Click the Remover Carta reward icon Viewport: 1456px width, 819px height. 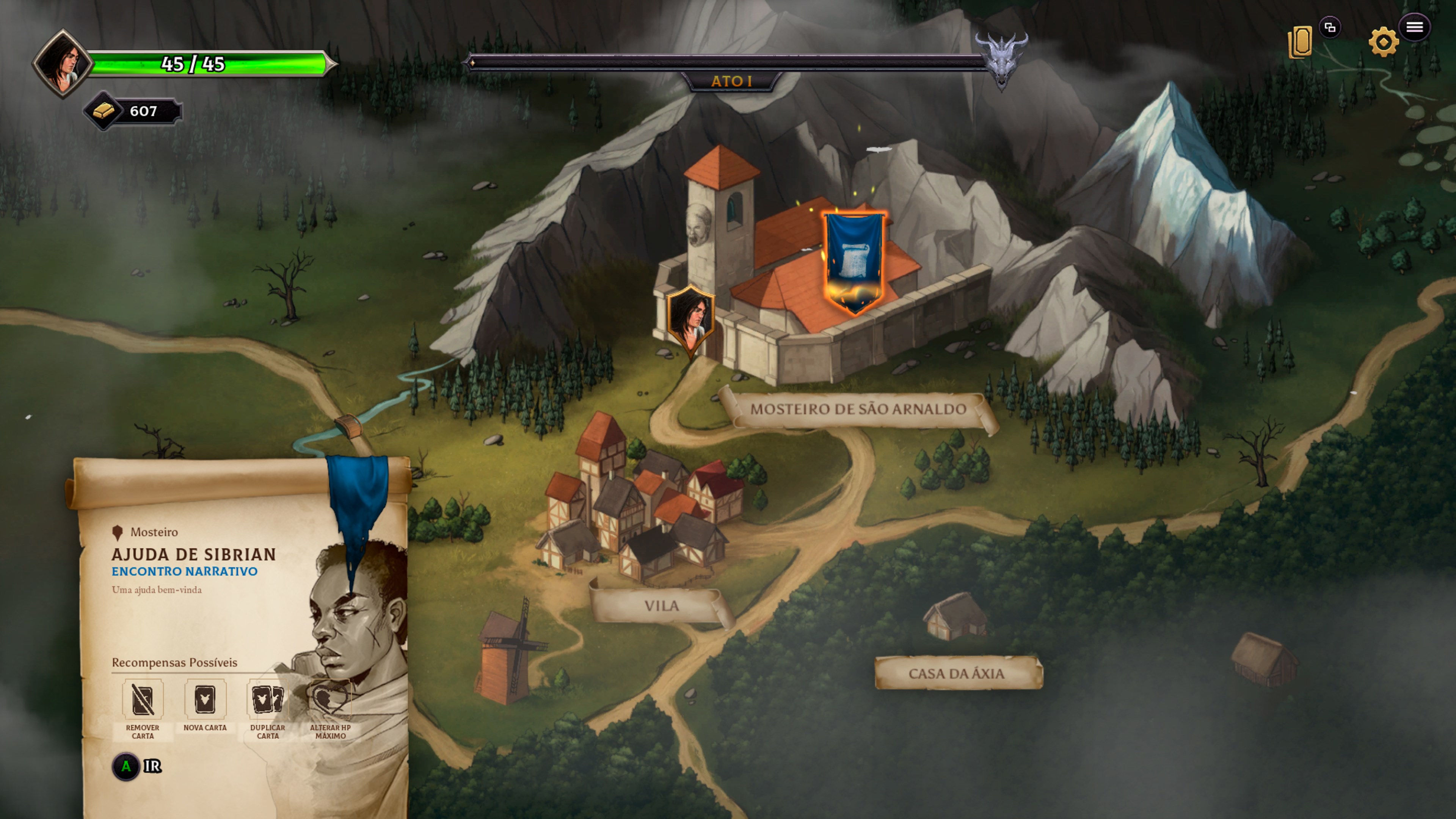pyautogui.click(x=143, y=700)
